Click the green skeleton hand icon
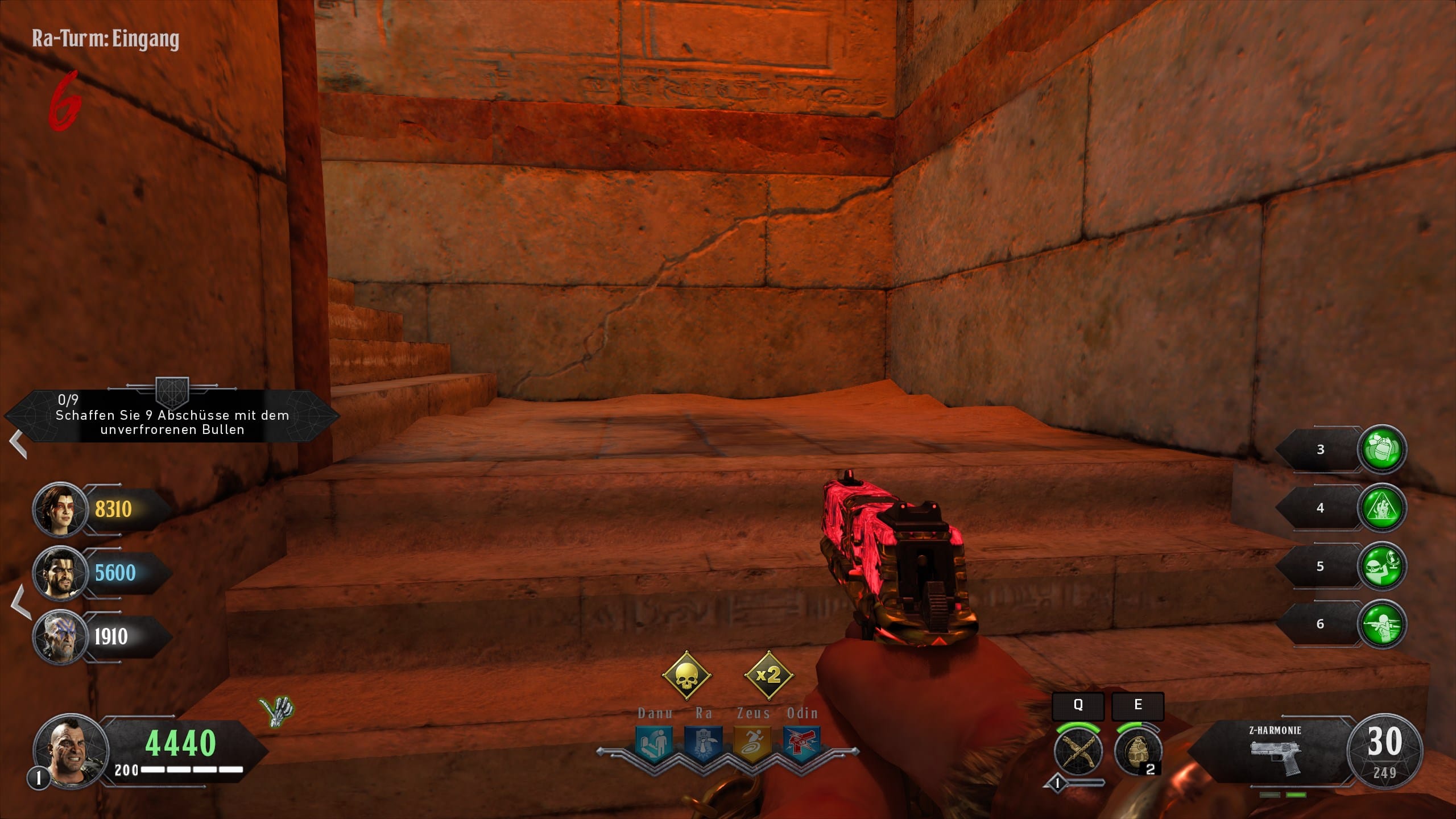This screenshot has height=819, width=1456. (x=276, y=709)
